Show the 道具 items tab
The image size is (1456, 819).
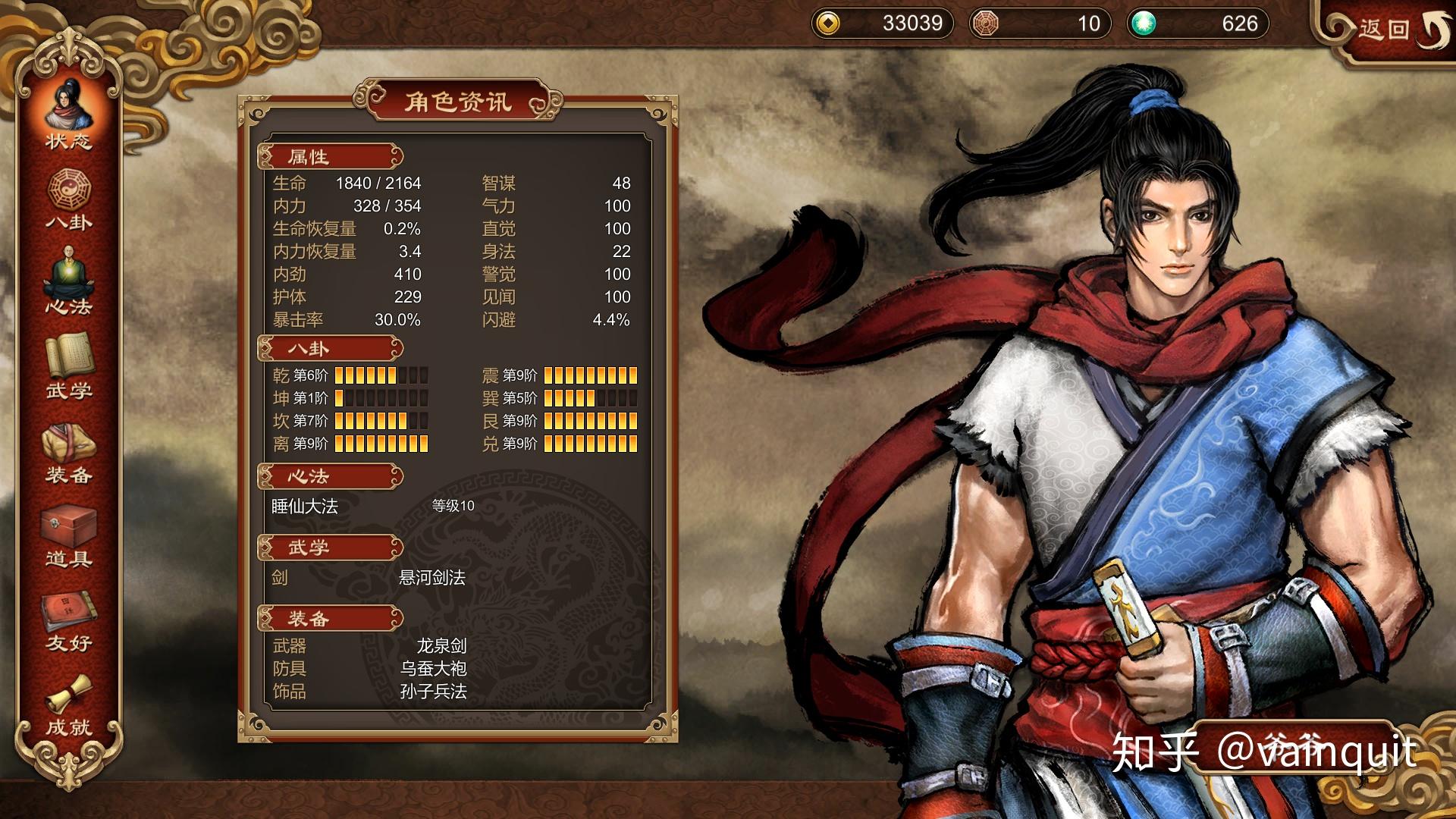68,536
